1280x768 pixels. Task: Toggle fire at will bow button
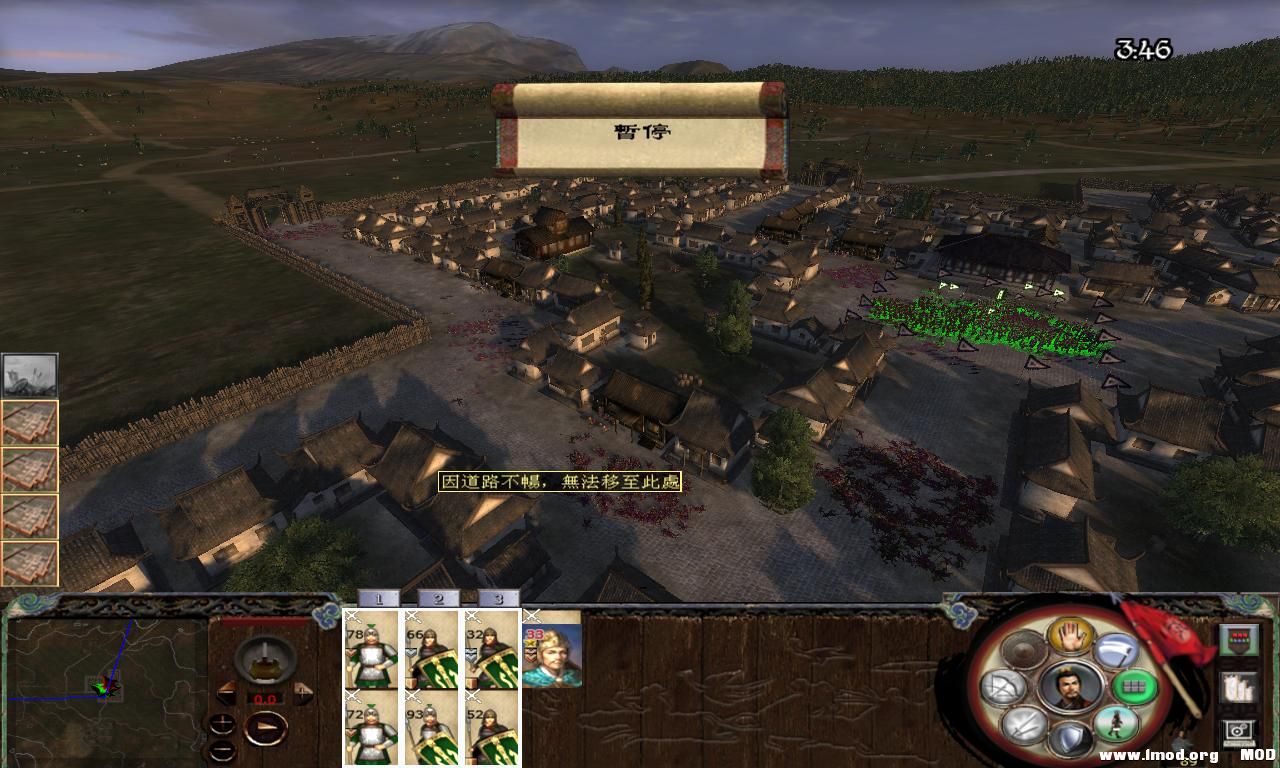(1004, 687)
